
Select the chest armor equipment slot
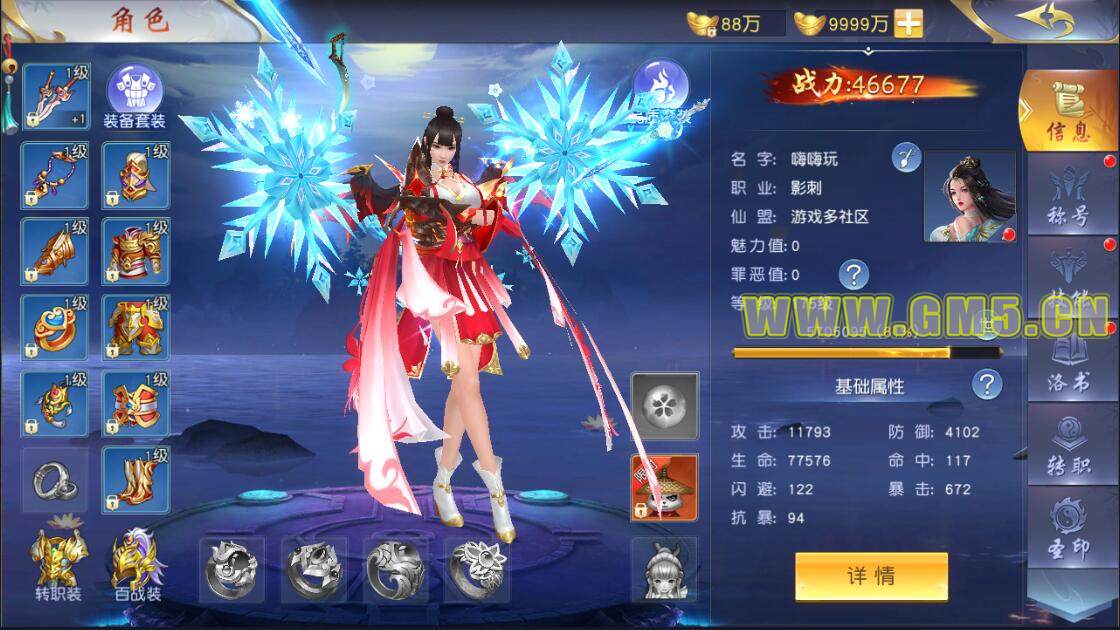135,251
